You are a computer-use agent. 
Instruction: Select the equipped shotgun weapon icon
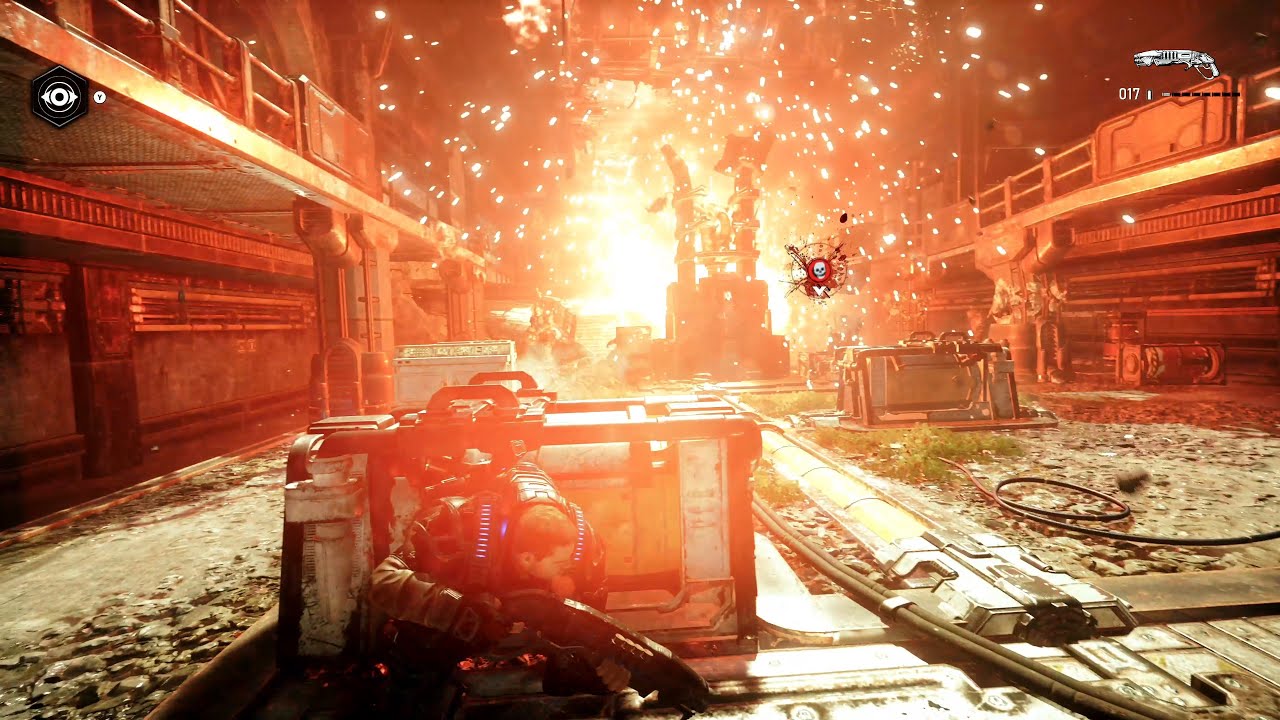(x=1176, y=63)
